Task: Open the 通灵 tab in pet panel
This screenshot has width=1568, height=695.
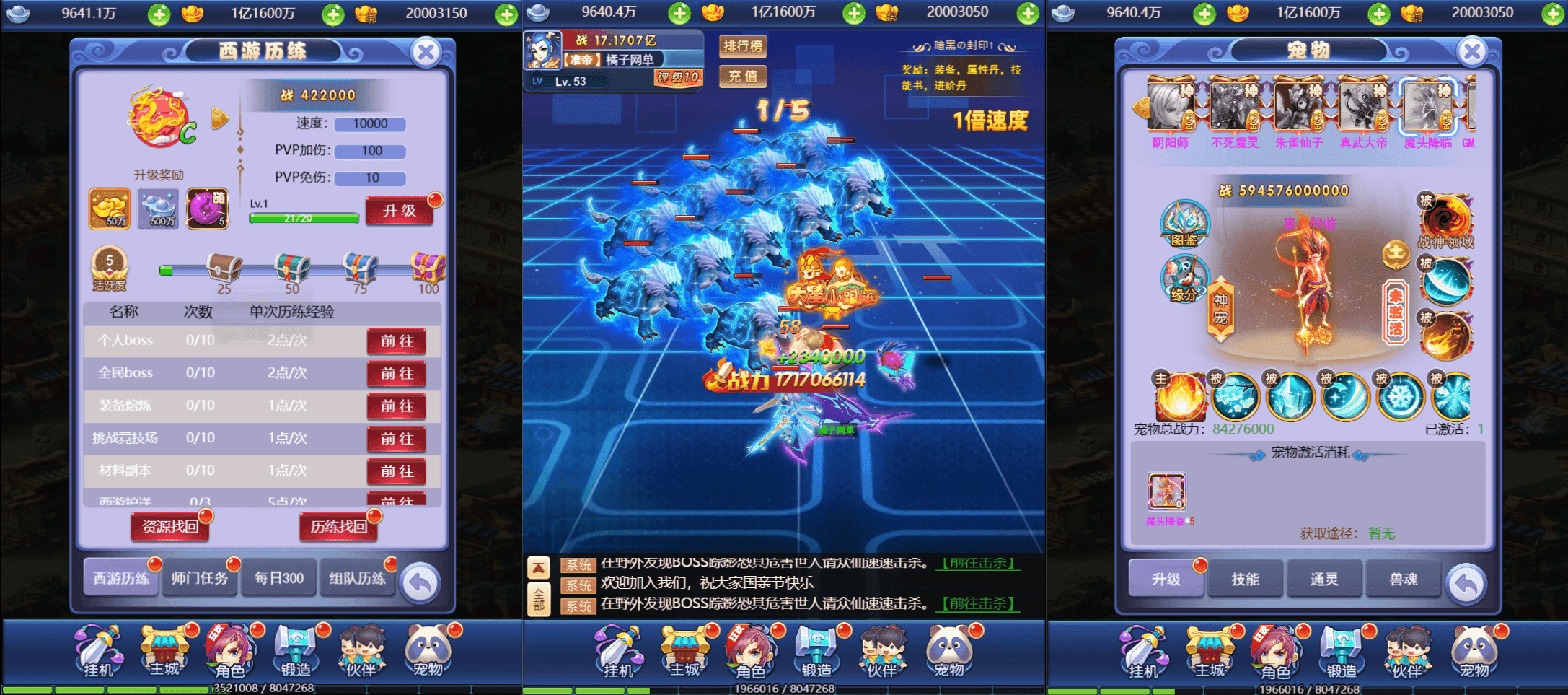Action: pyautogui.click(x=1324, y=577)
